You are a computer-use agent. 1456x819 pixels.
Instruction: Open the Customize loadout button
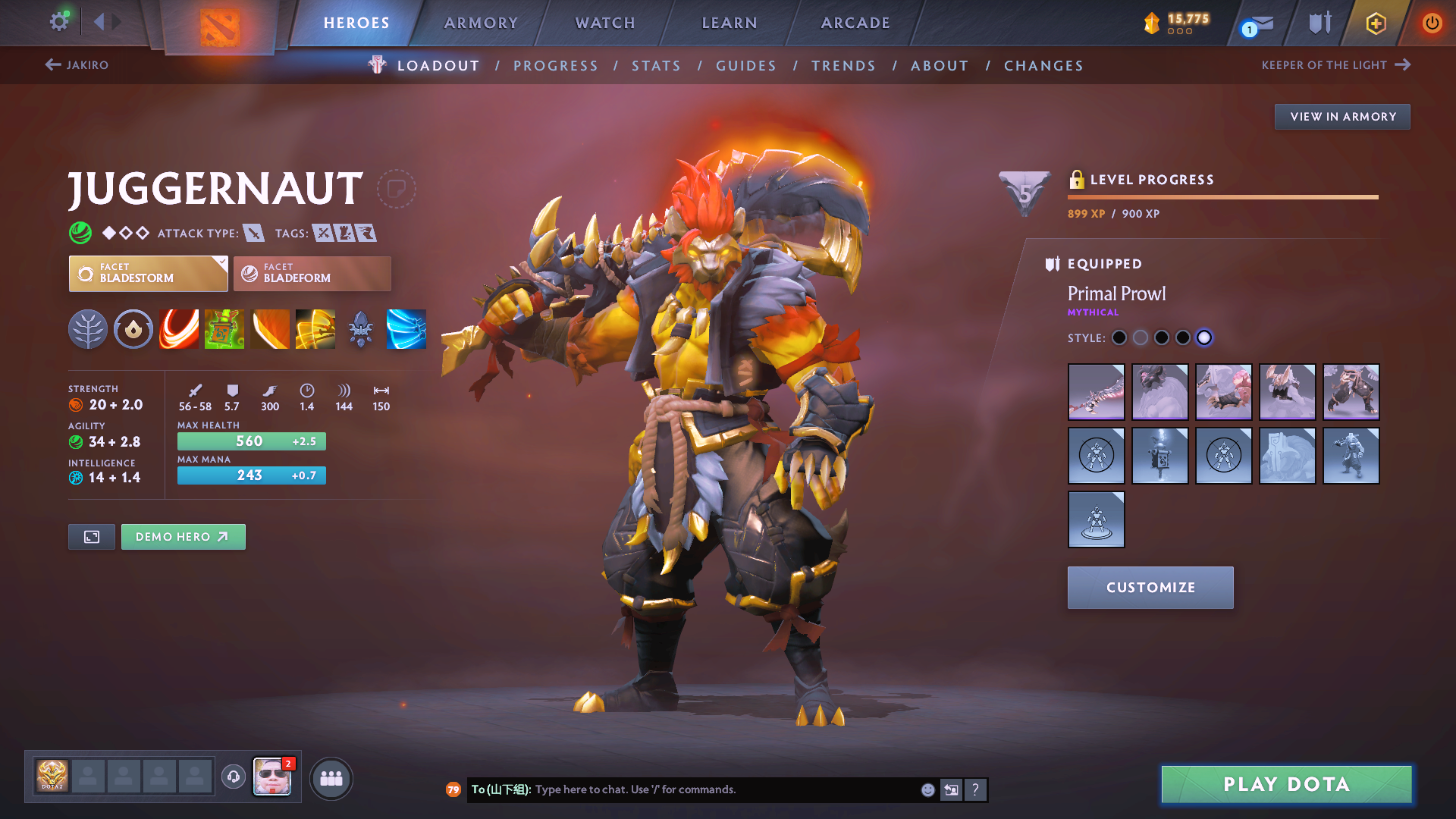tap(1150, 588)
